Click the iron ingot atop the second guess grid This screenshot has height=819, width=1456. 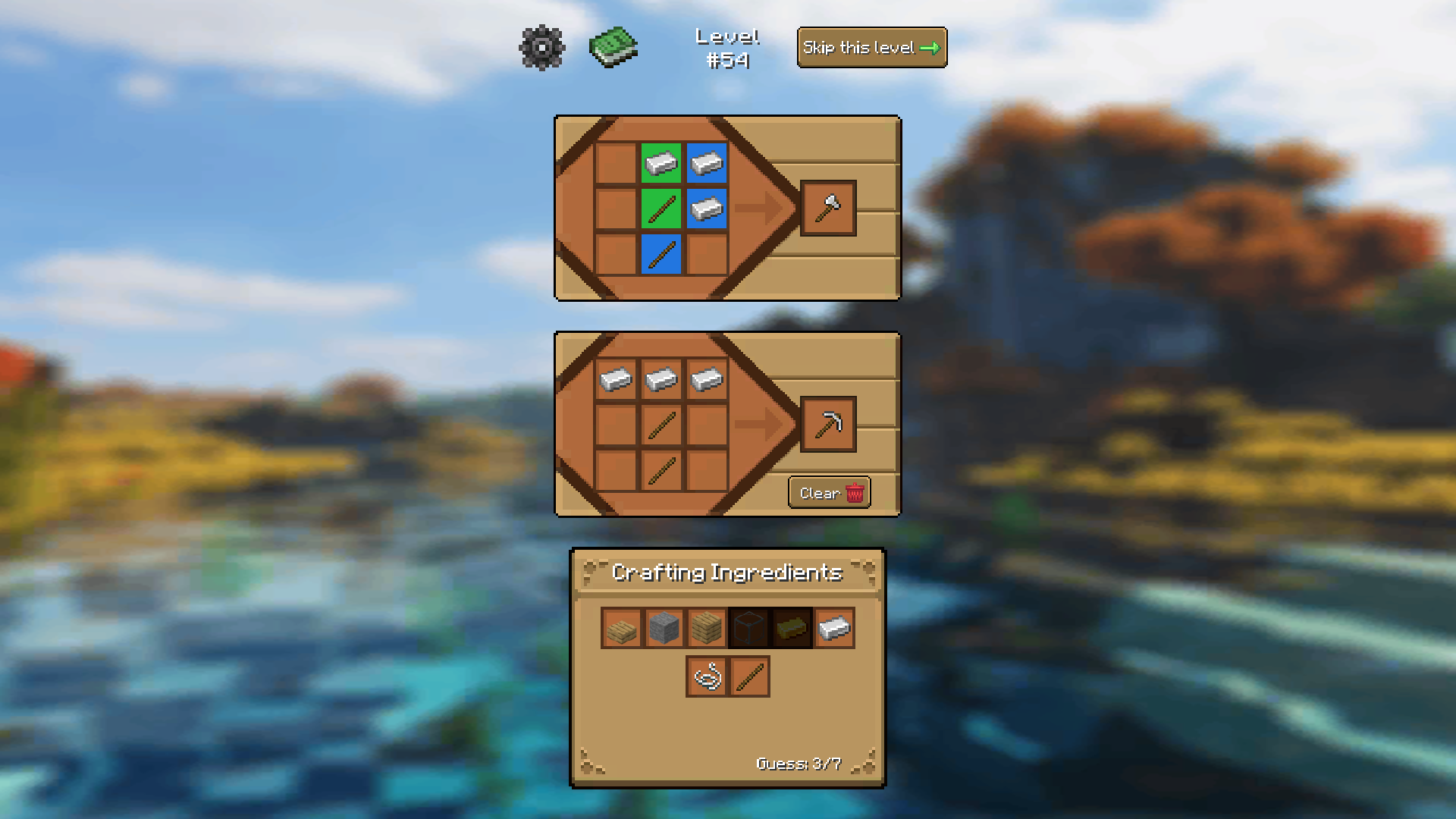pyautogui.click(x=661, y=379)
